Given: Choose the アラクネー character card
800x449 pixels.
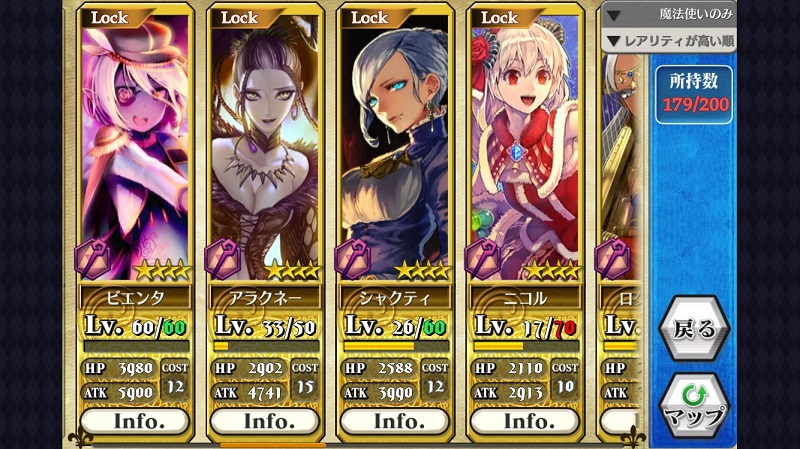Looking at the screenshot, I should coord(265,150).
